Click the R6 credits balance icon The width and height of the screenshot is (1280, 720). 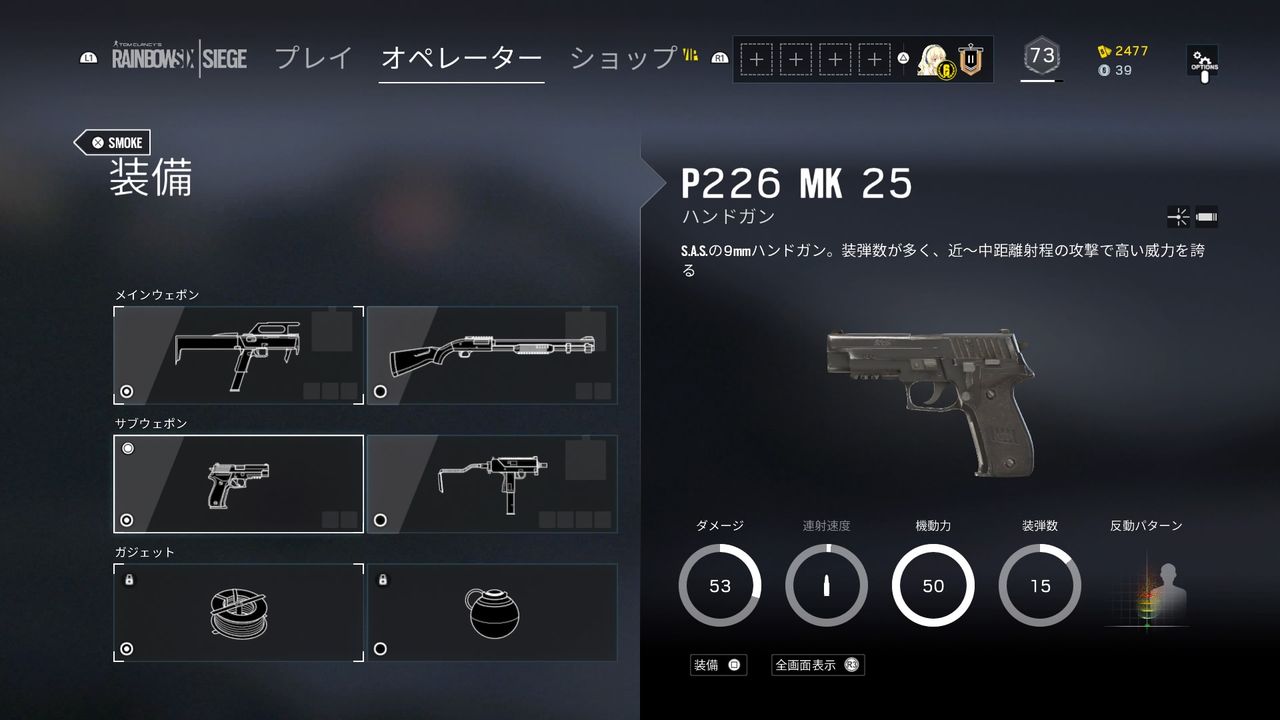tap(1102, 72)
